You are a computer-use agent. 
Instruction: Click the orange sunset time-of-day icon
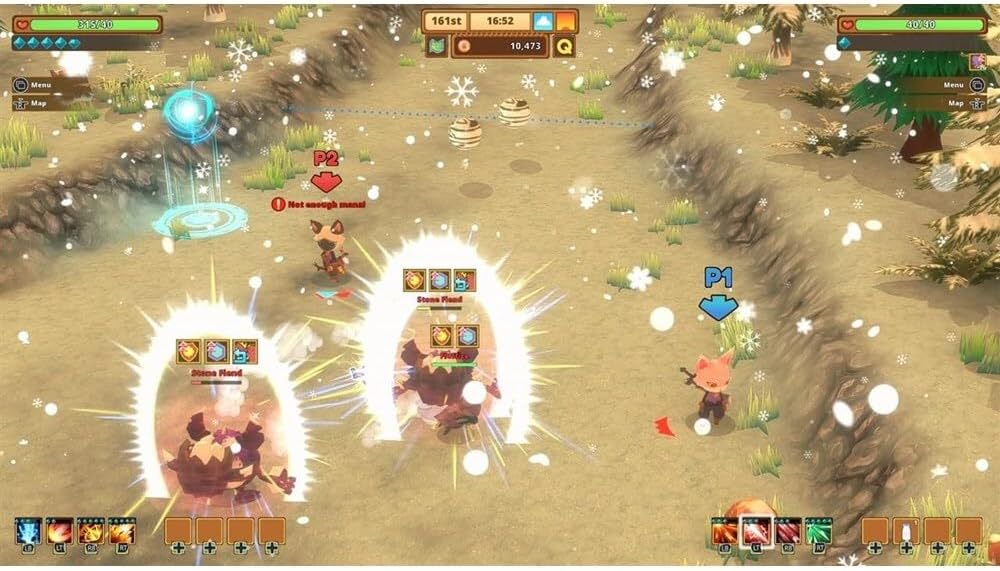click(566, 21)
